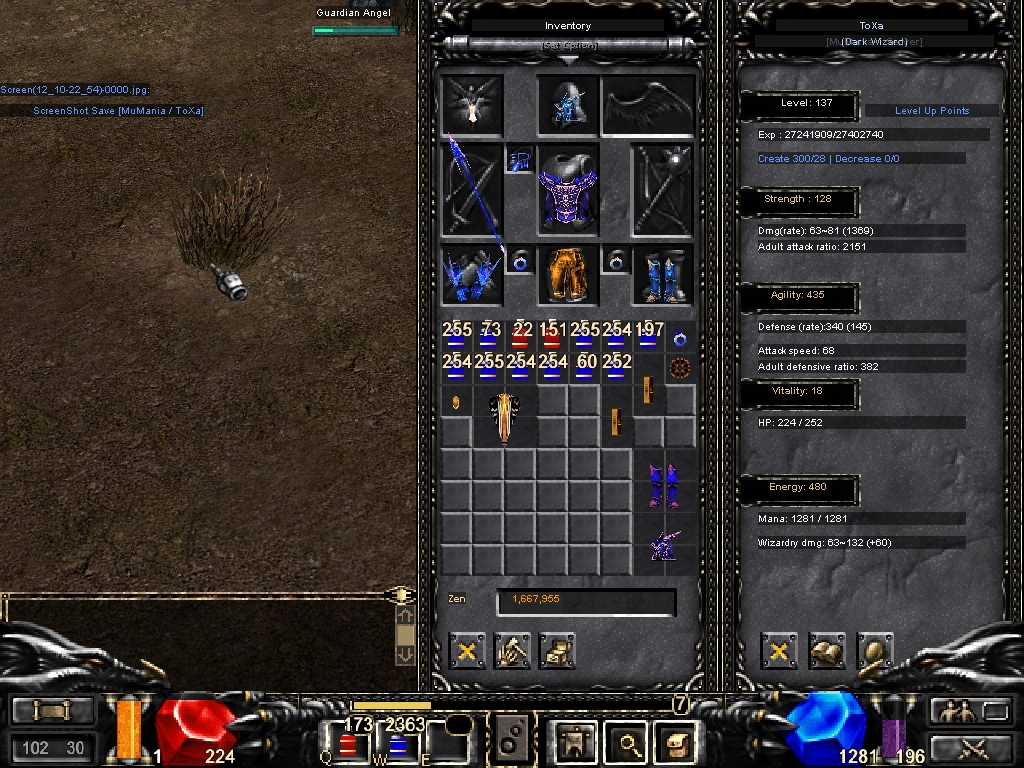
Task: Close the ToXa character stats panel
Action: click(x=778, y=651)
